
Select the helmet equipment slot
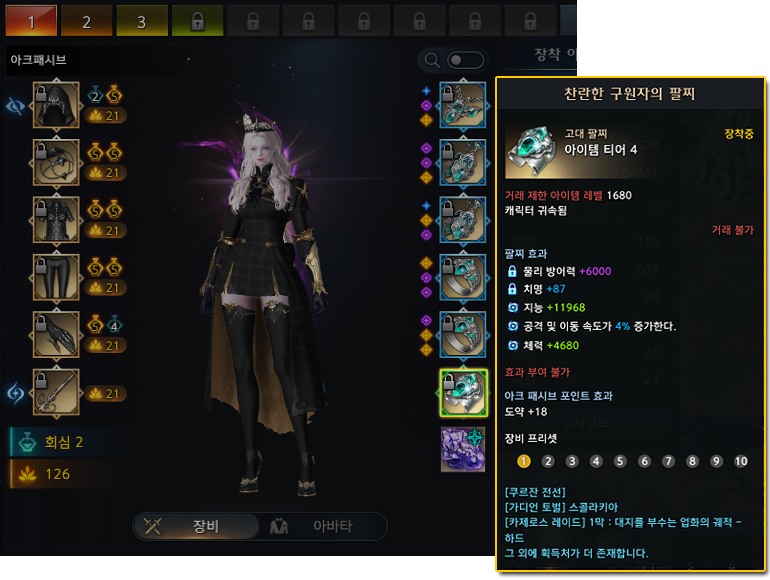coord(56,106)
